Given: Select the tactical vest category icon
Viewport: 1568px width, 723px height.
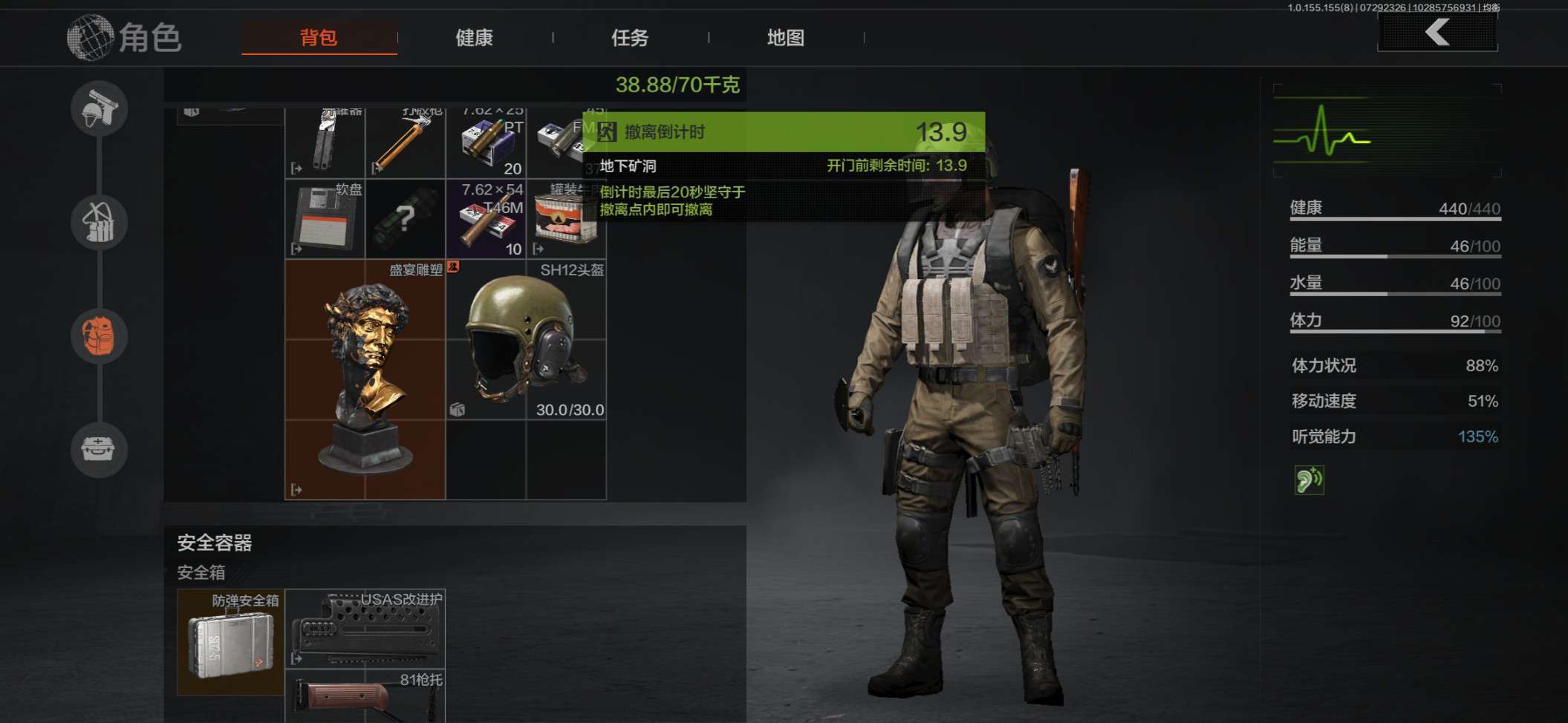Looking at the screenshot, I should click(100, 223).
